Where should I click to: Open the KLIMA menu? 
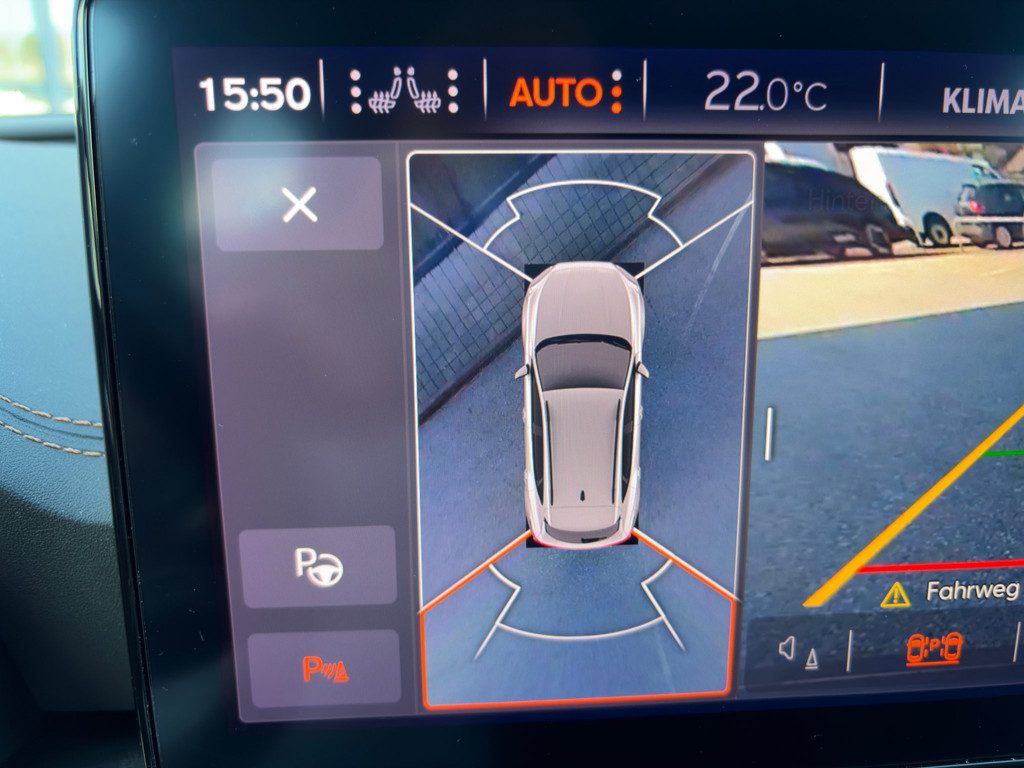tap(982, 101)
